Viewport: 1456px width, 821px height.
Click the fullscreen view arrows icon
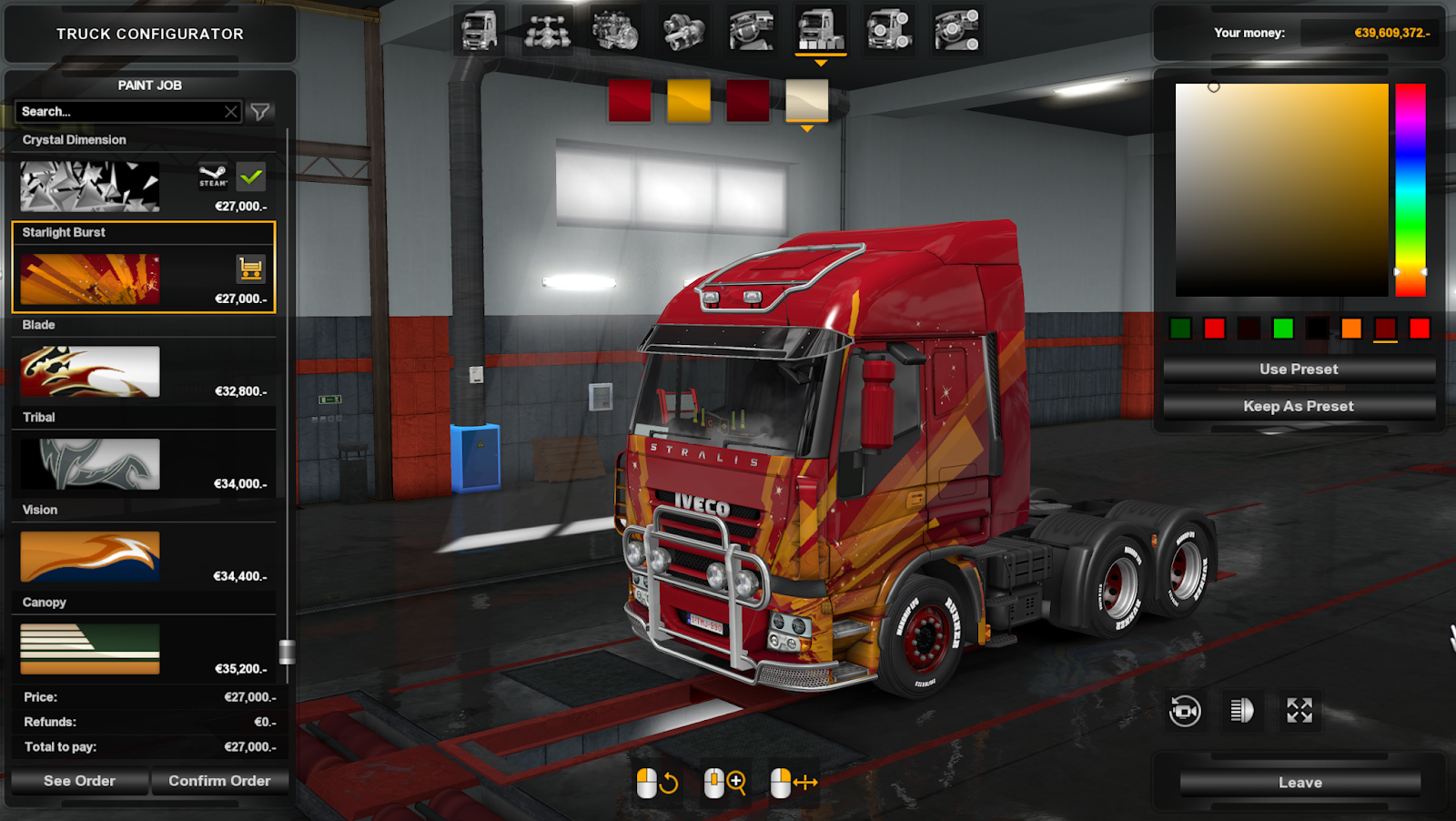1299,711
